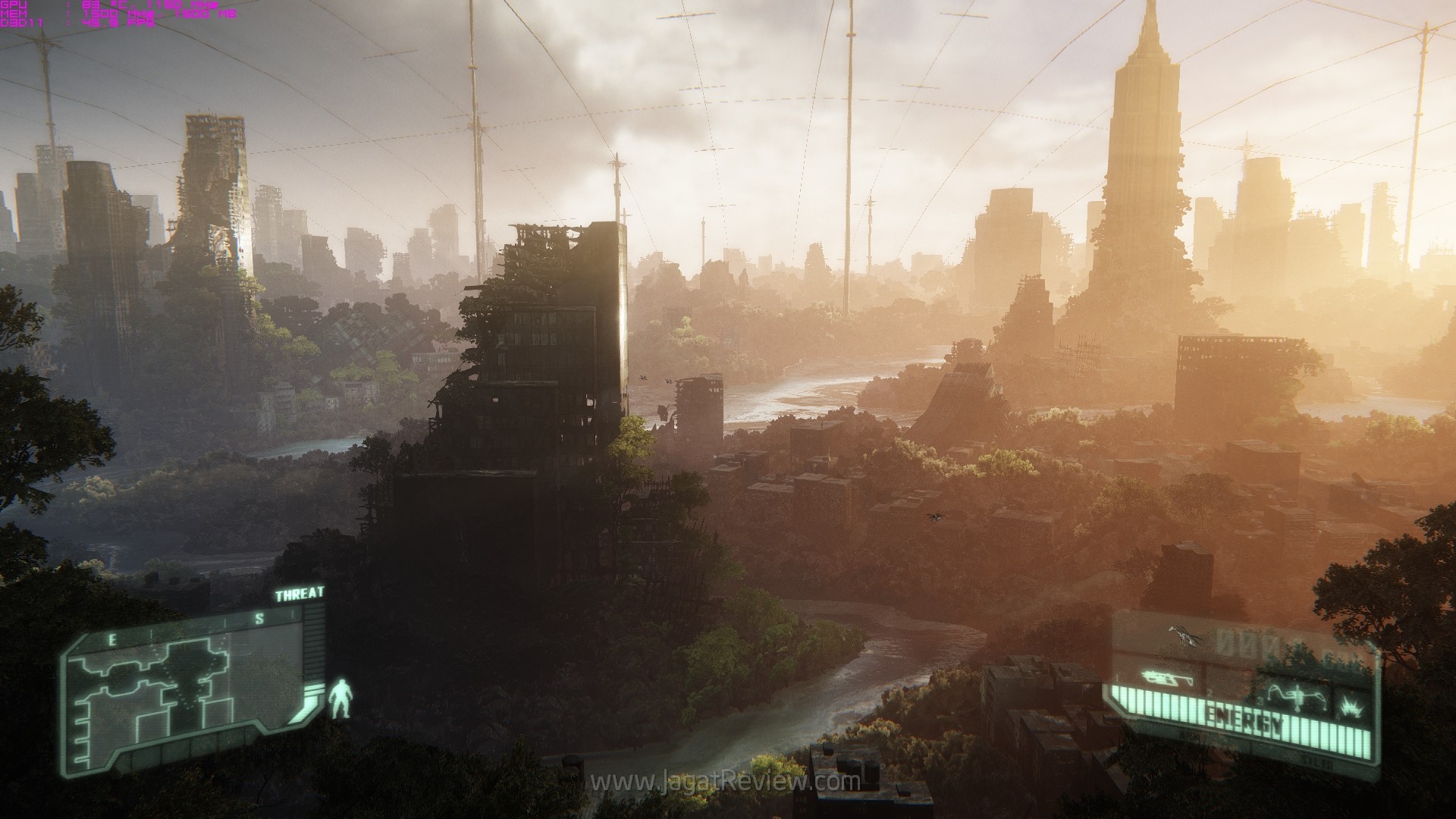Select the nanosuit stance silhouette icon
This screenshot has height=819, width=1456.
[340, 700]
